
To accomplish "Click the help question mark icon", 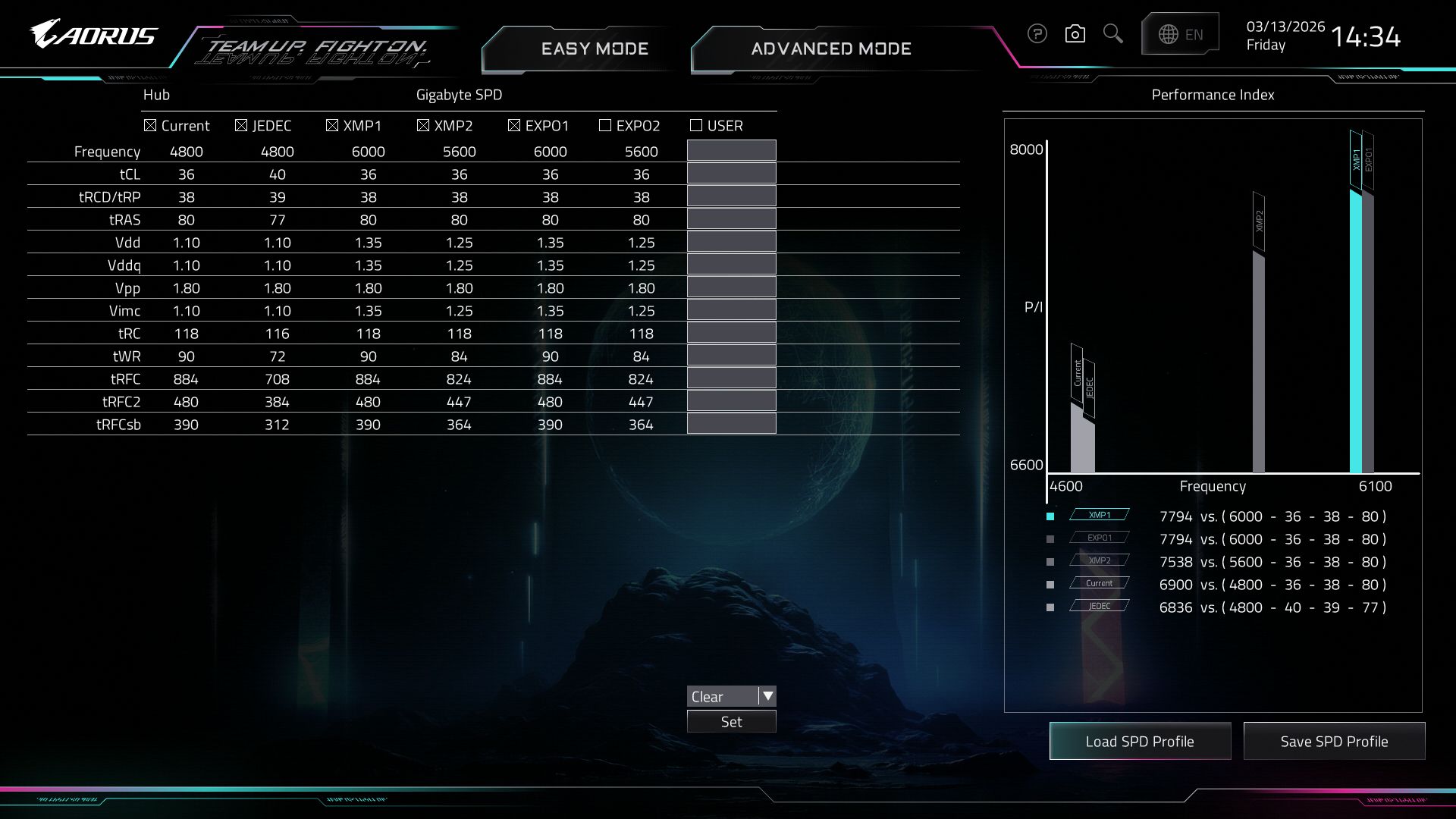I will click(x=1037, y=34).
